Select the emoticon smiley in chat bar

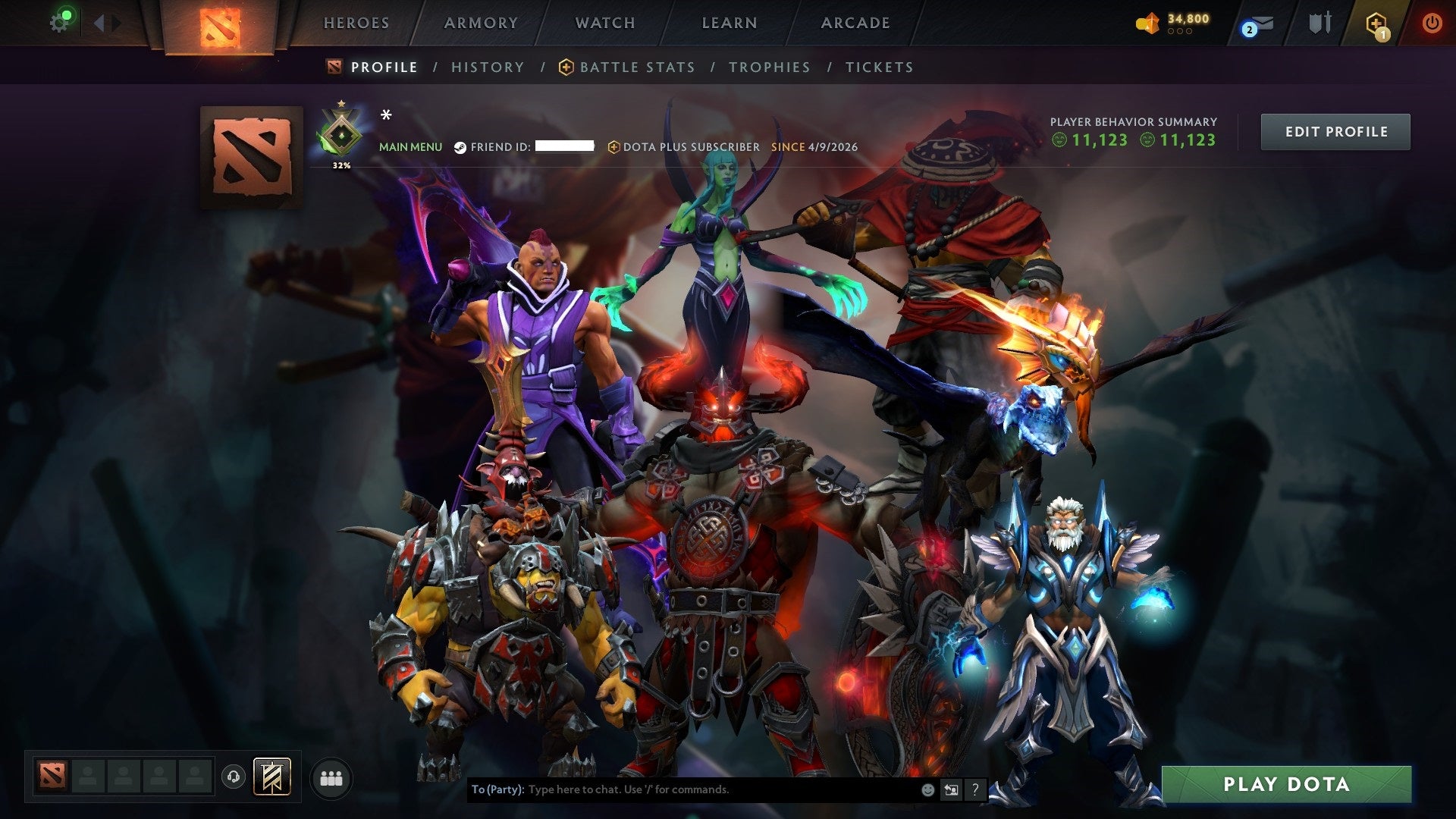click(x=927, y=789)
